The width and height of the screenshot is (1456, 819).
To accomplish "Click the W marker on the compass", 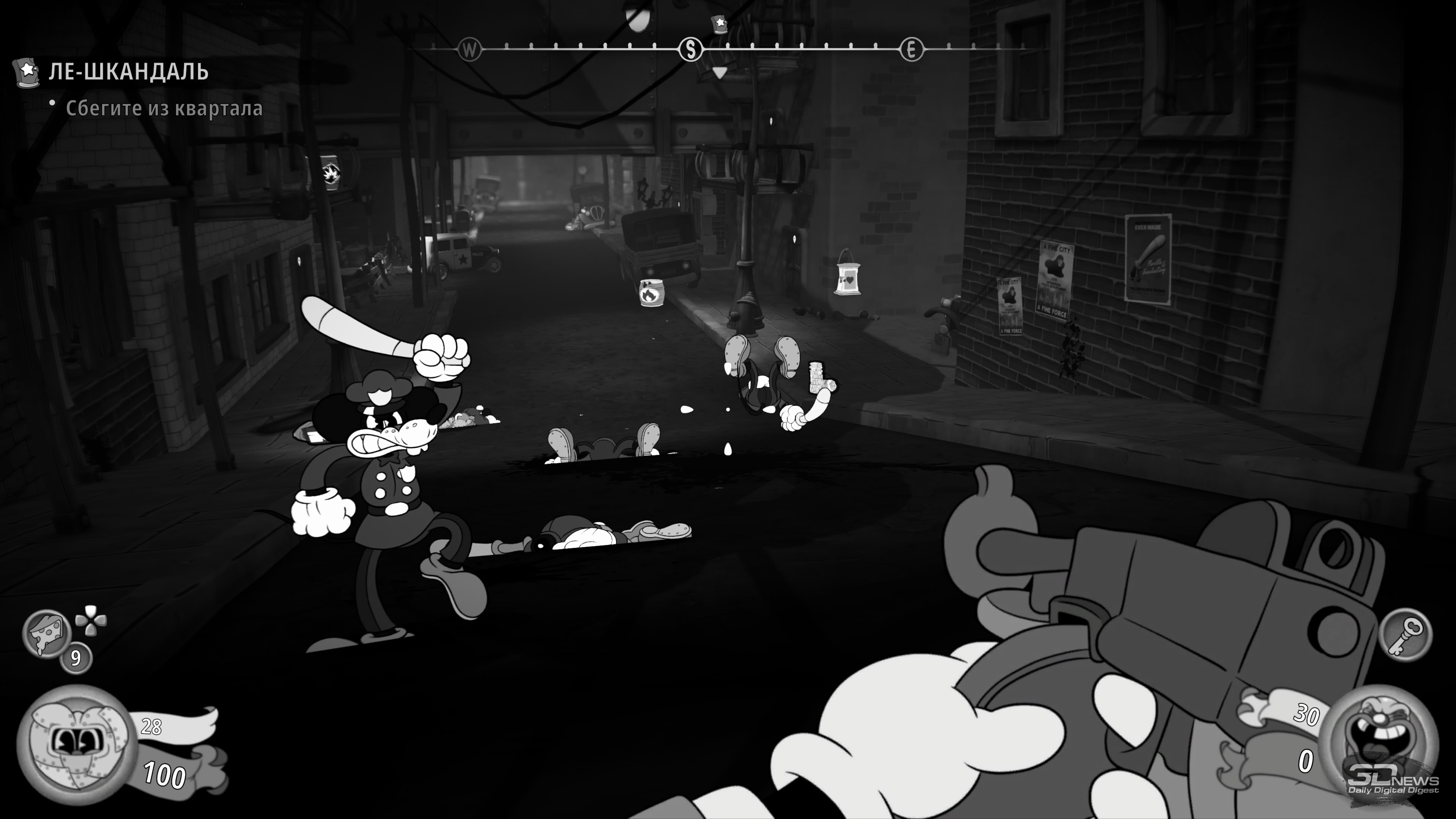I will [x=469, y=50].
